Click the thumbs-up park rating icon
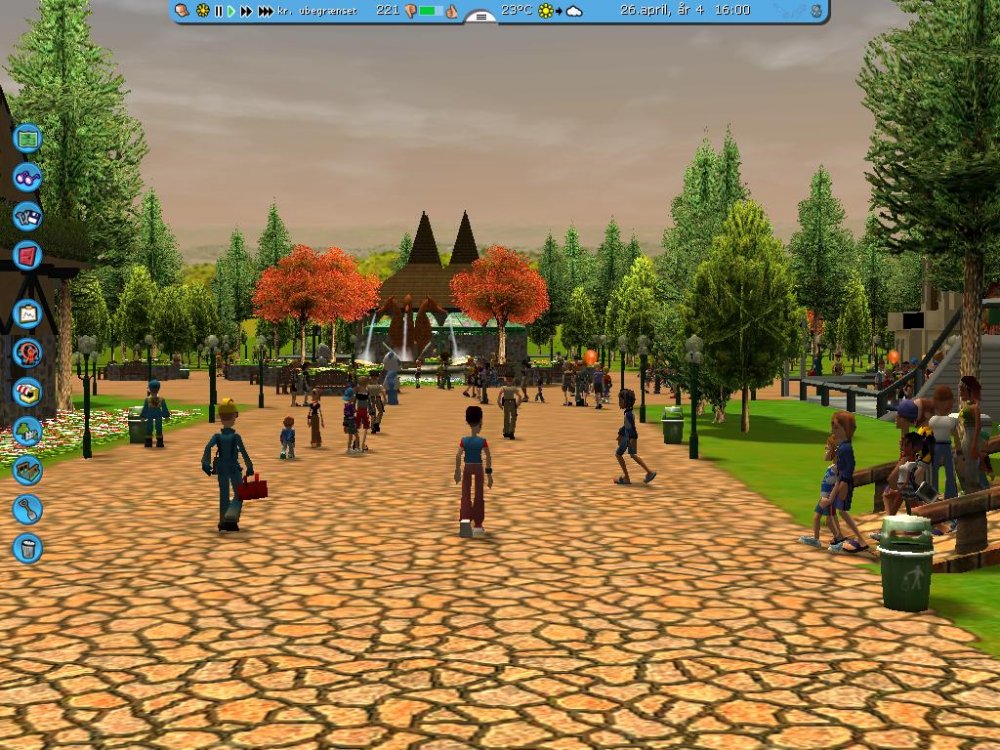Image resolution: width=1000 pixels, height=750 pixels. pos(451,11)
